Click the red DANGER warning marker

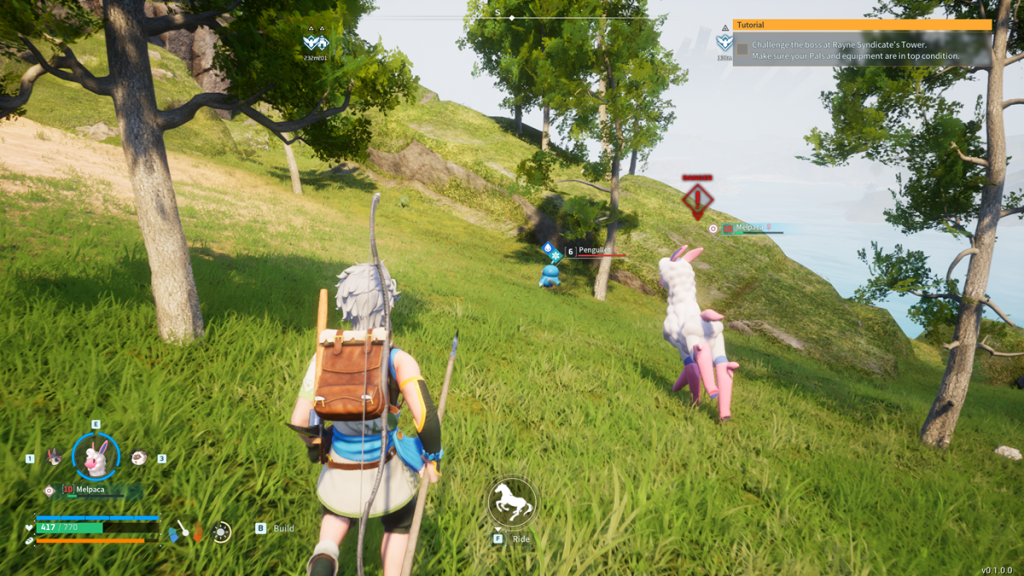(x=697, y=199)
